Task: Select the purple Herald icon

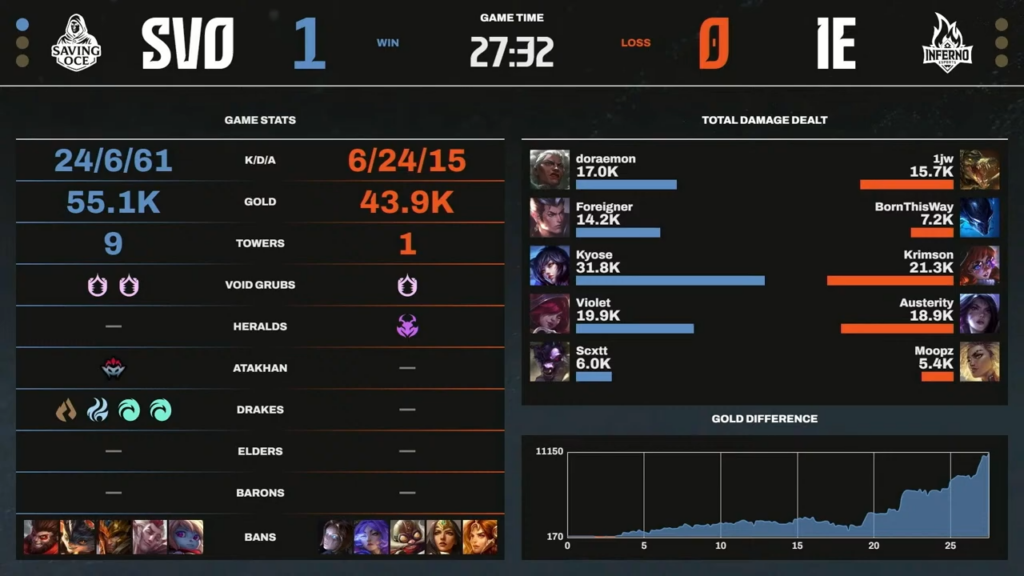Action: coord(407,326)
